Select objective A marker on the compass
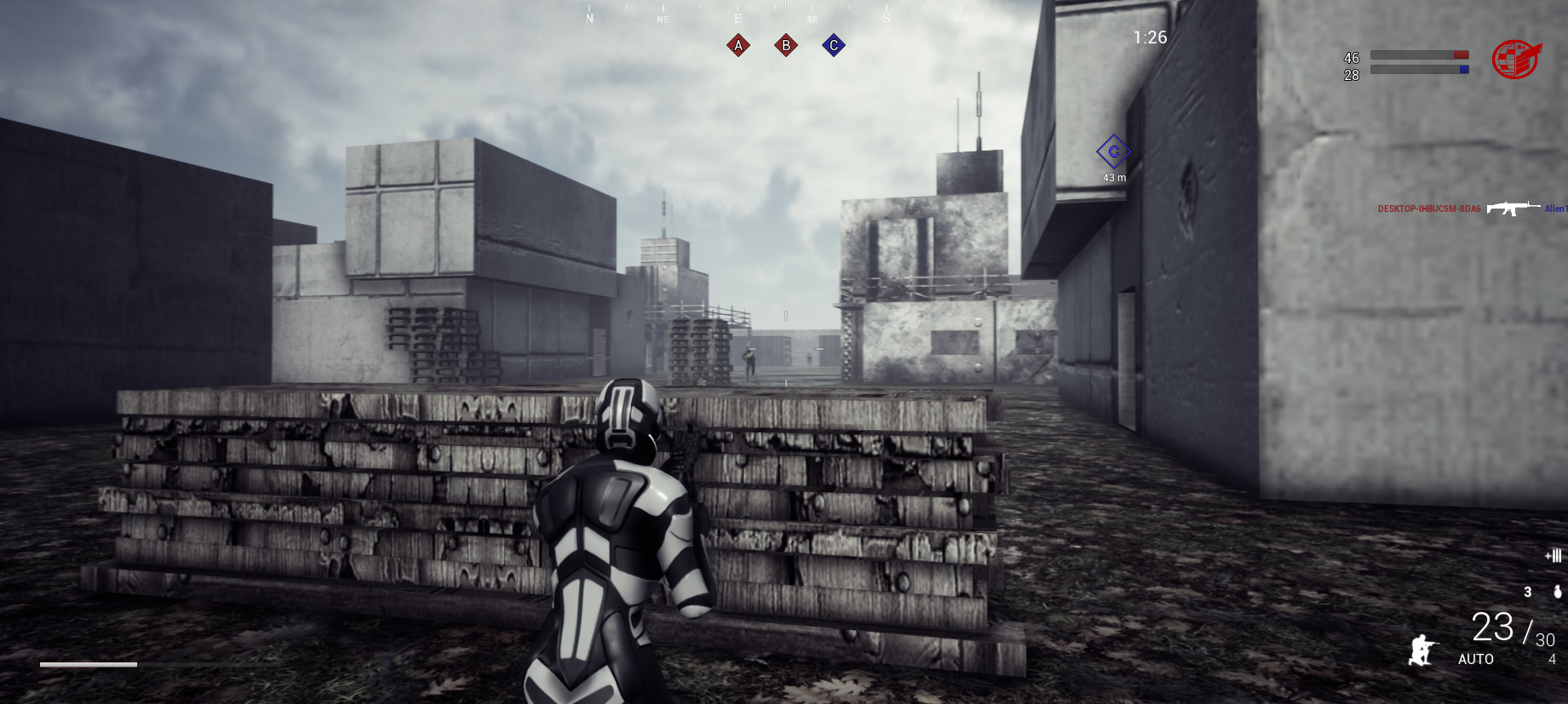This screenshot has height=704, width=1568. [737, 45]
